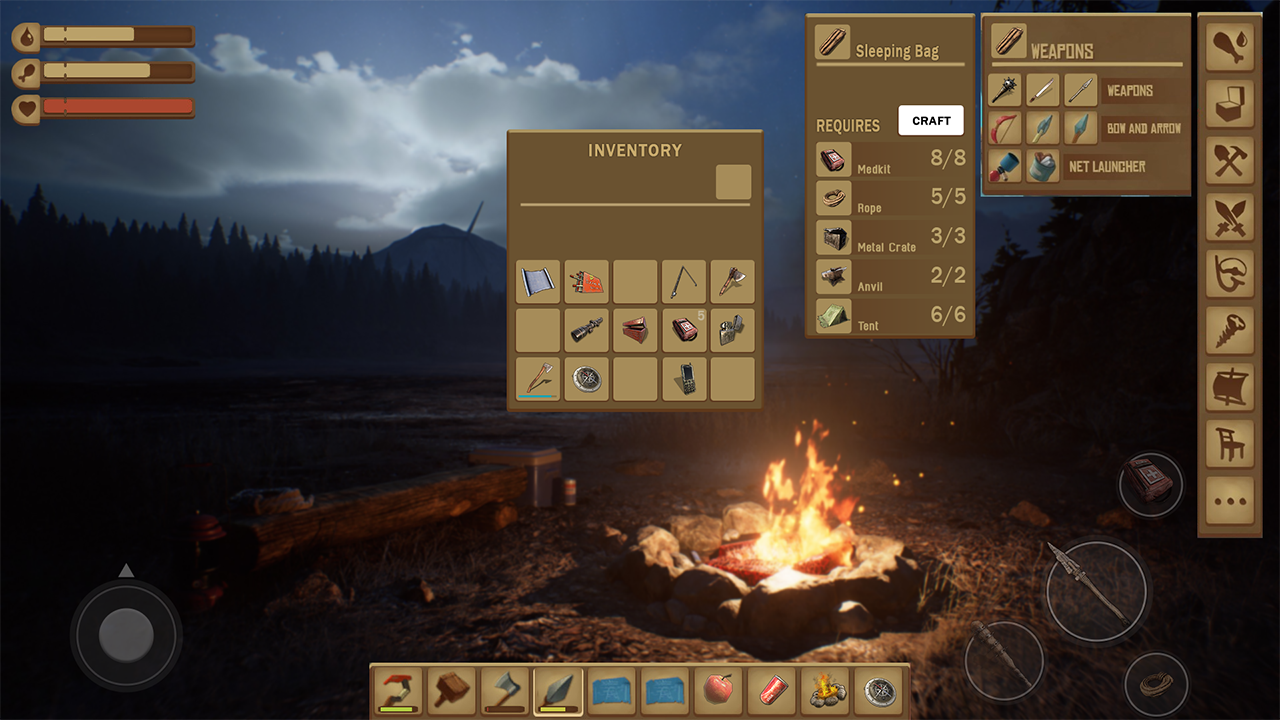Viewport: 1280px width, 720px height.
Task: Expand the Tent requirement entry
Action: coord(890,316)
